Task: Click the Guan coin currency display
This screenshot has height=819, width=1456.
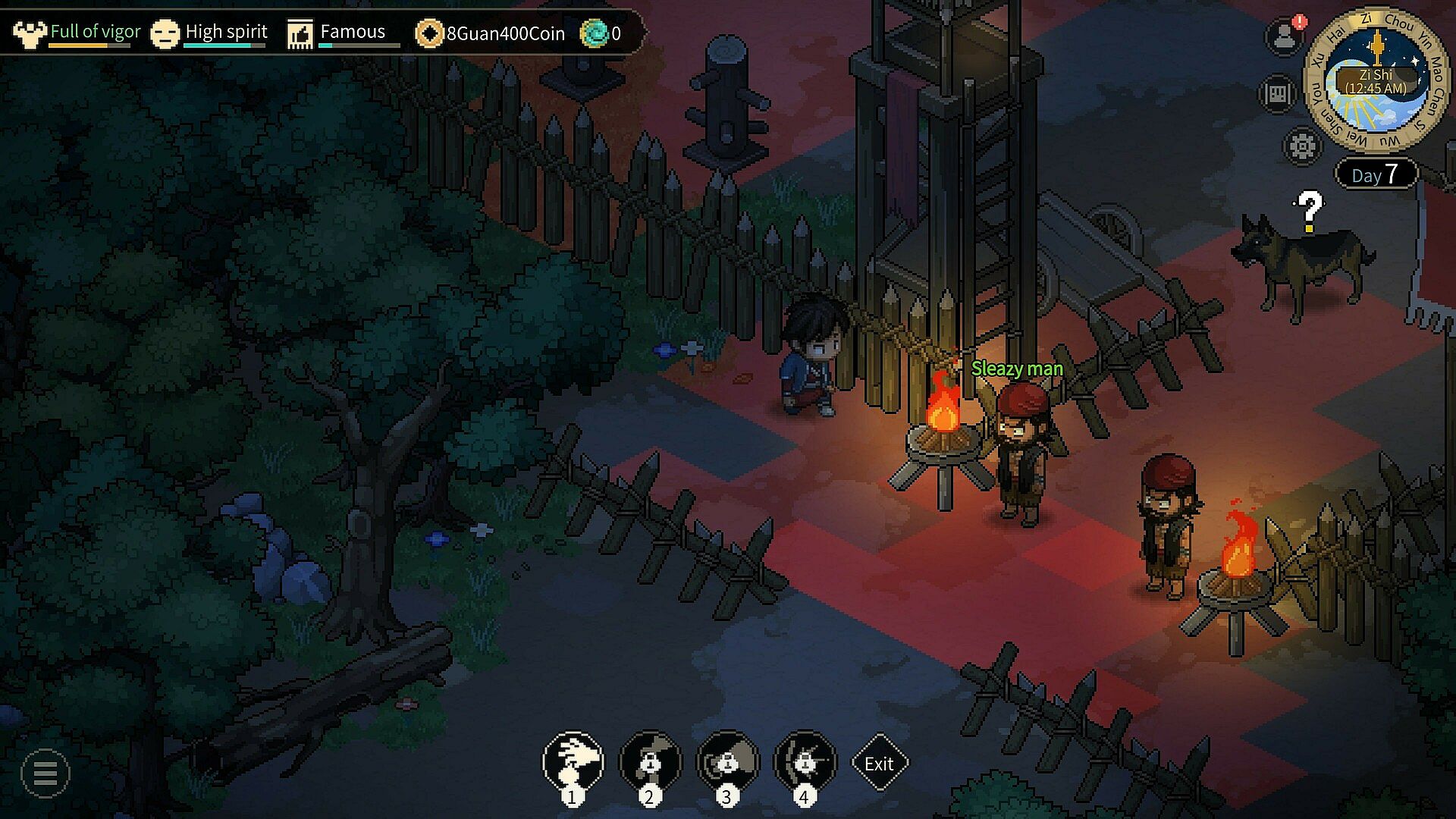Action: coord(491,33)
